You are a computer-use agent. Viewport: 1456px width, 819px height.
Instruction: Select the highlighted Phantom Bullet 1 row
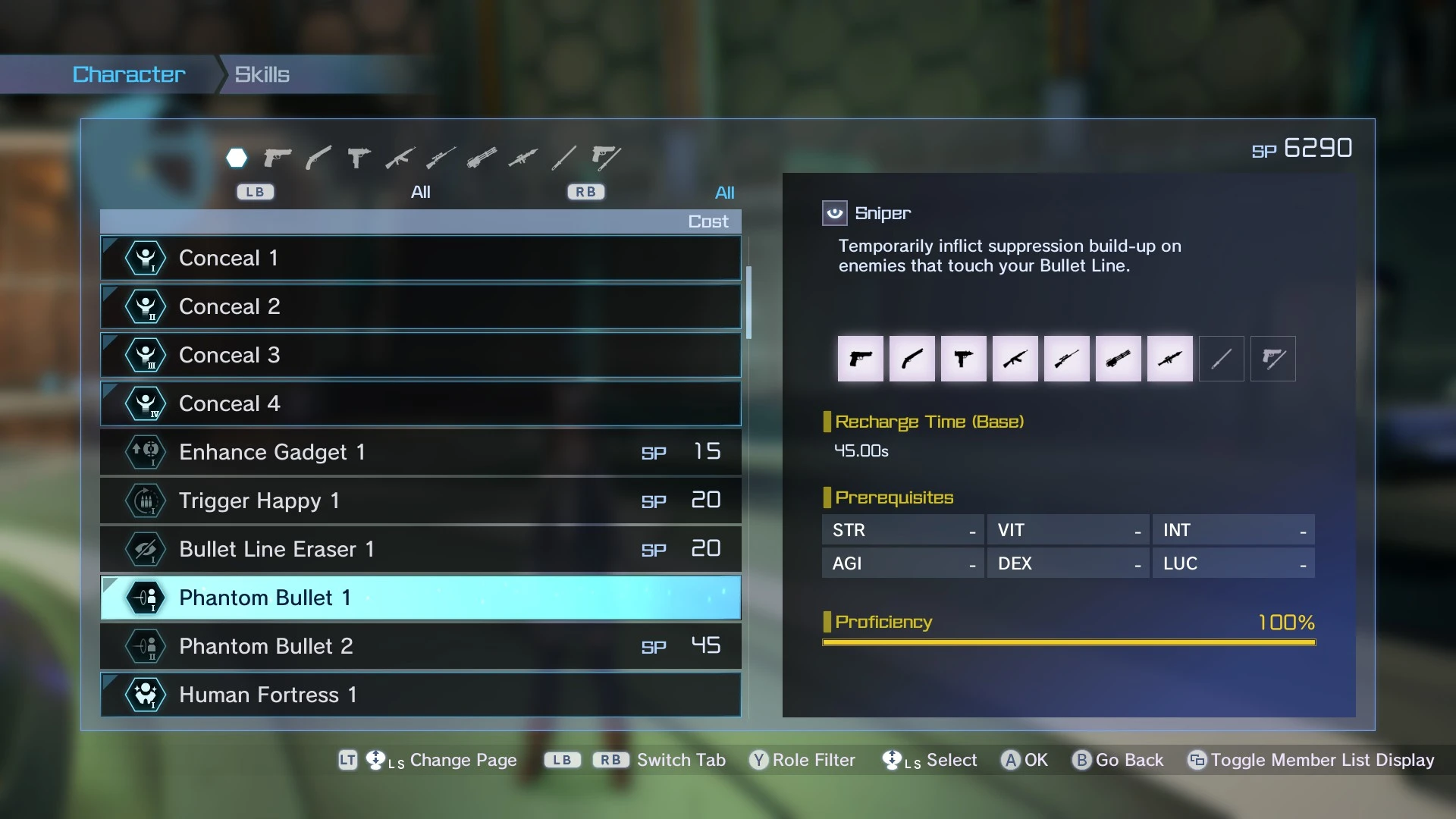(x=420, y=598)
